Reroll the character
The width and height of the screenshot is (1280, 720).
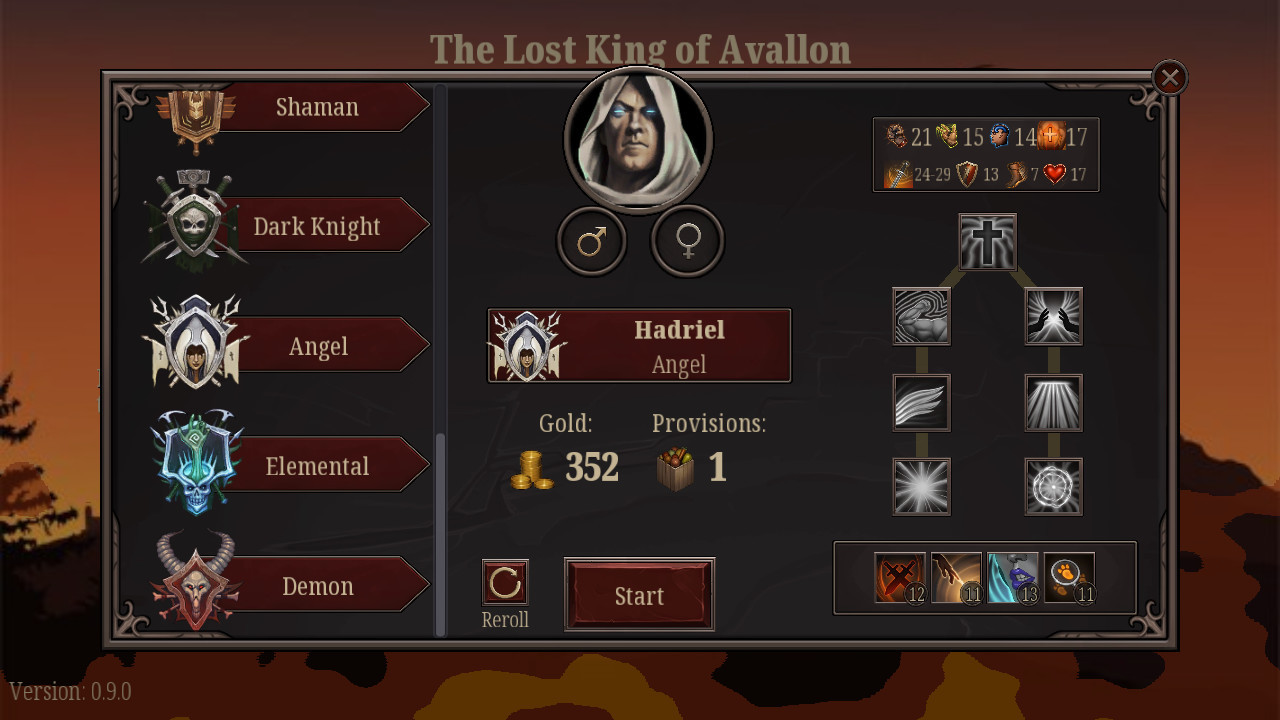pos(505,583)
